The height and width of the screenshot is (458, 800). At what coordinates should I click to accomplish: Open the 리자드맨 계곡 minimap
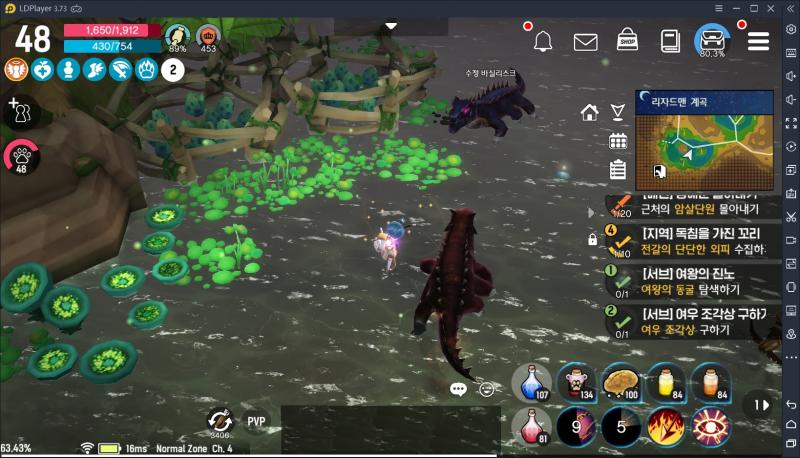point(704,139)
